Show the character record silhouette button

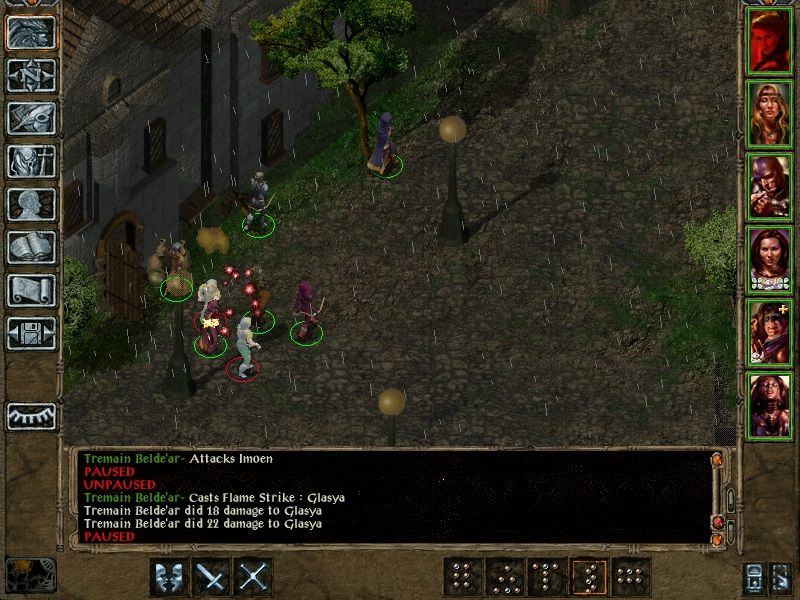[32, 204]
